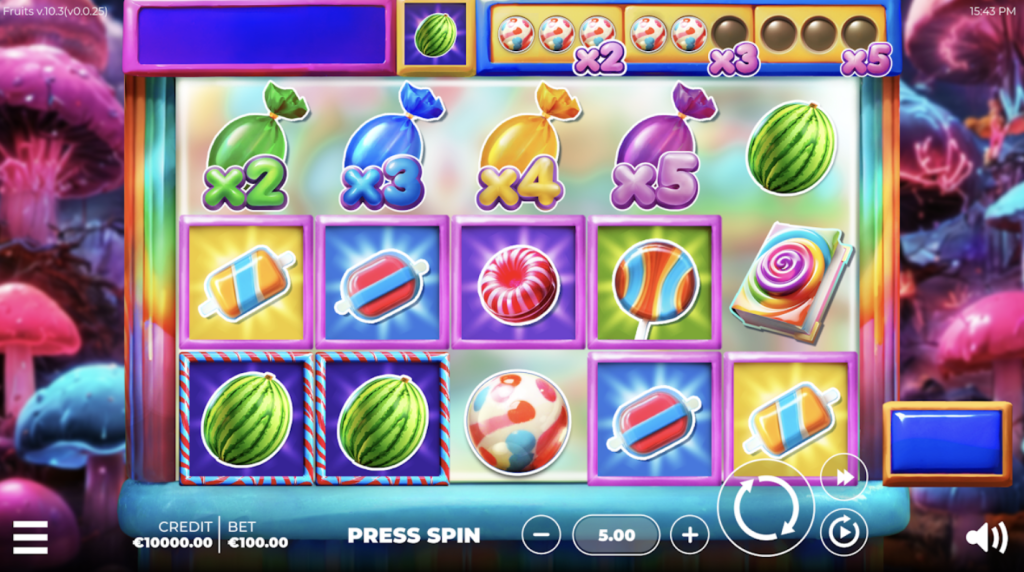Click the blue framed panel beside the reels
The height and width of the screenshot is (572, 1024).
tap(946, 443)
